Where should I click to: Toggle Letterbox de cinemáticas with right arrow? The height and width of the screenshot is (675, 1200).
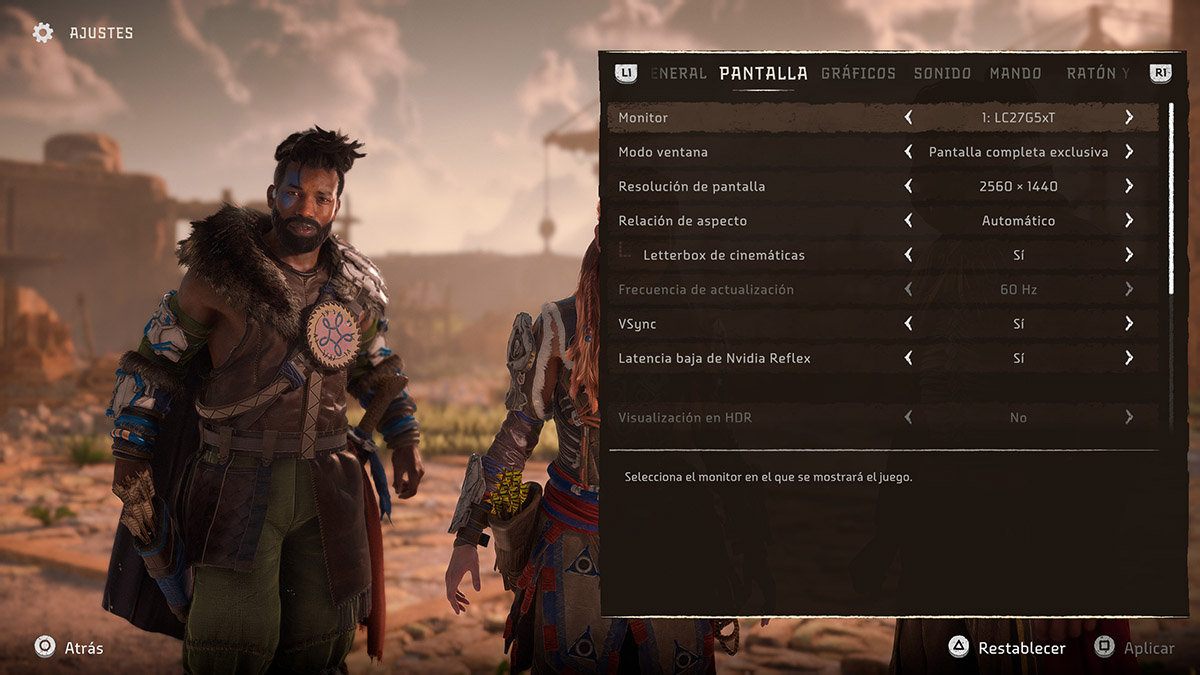[1129, 255]
